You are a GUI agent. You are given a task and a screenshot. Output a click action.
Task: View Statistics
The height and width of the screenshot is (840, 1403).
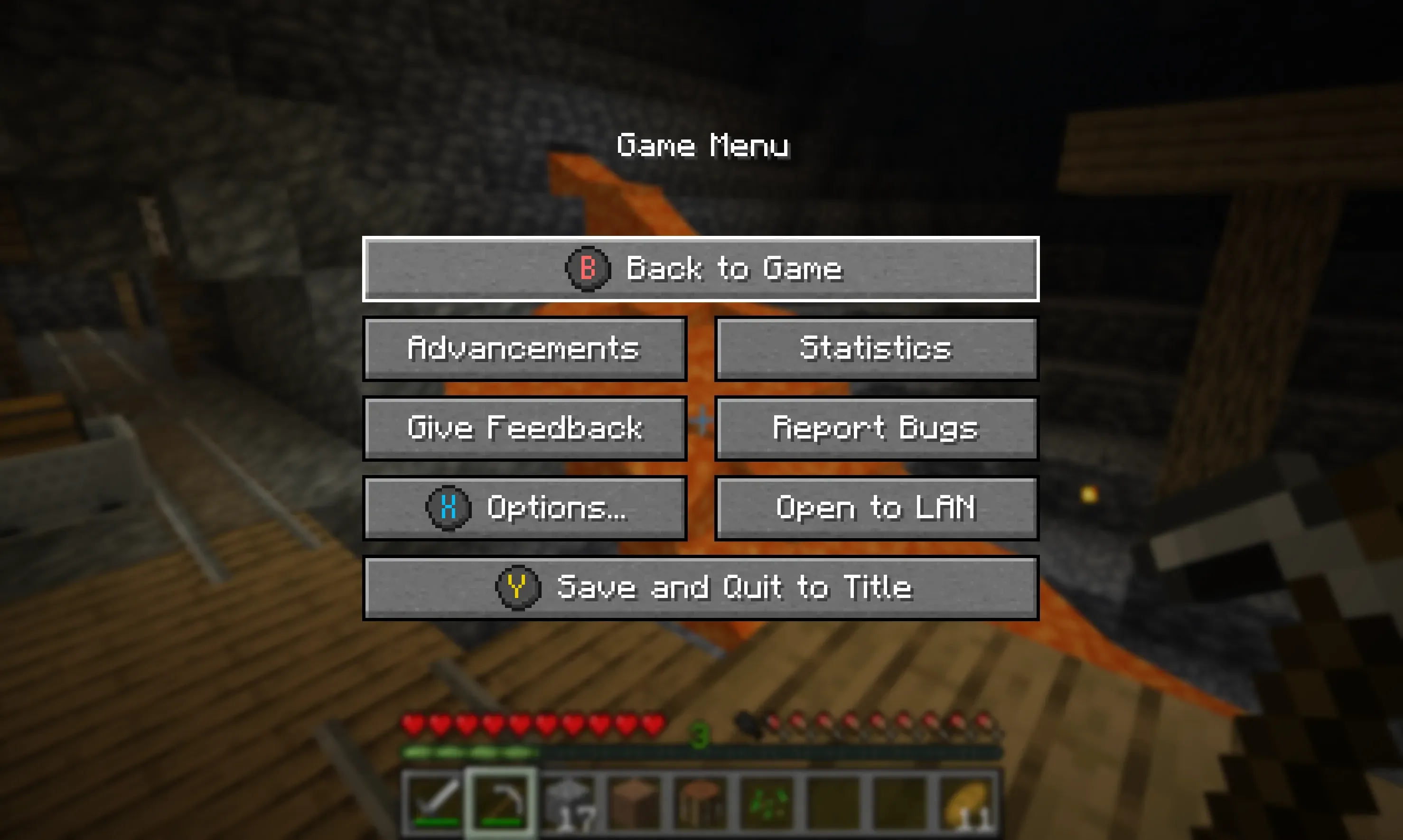coord(876,349)
